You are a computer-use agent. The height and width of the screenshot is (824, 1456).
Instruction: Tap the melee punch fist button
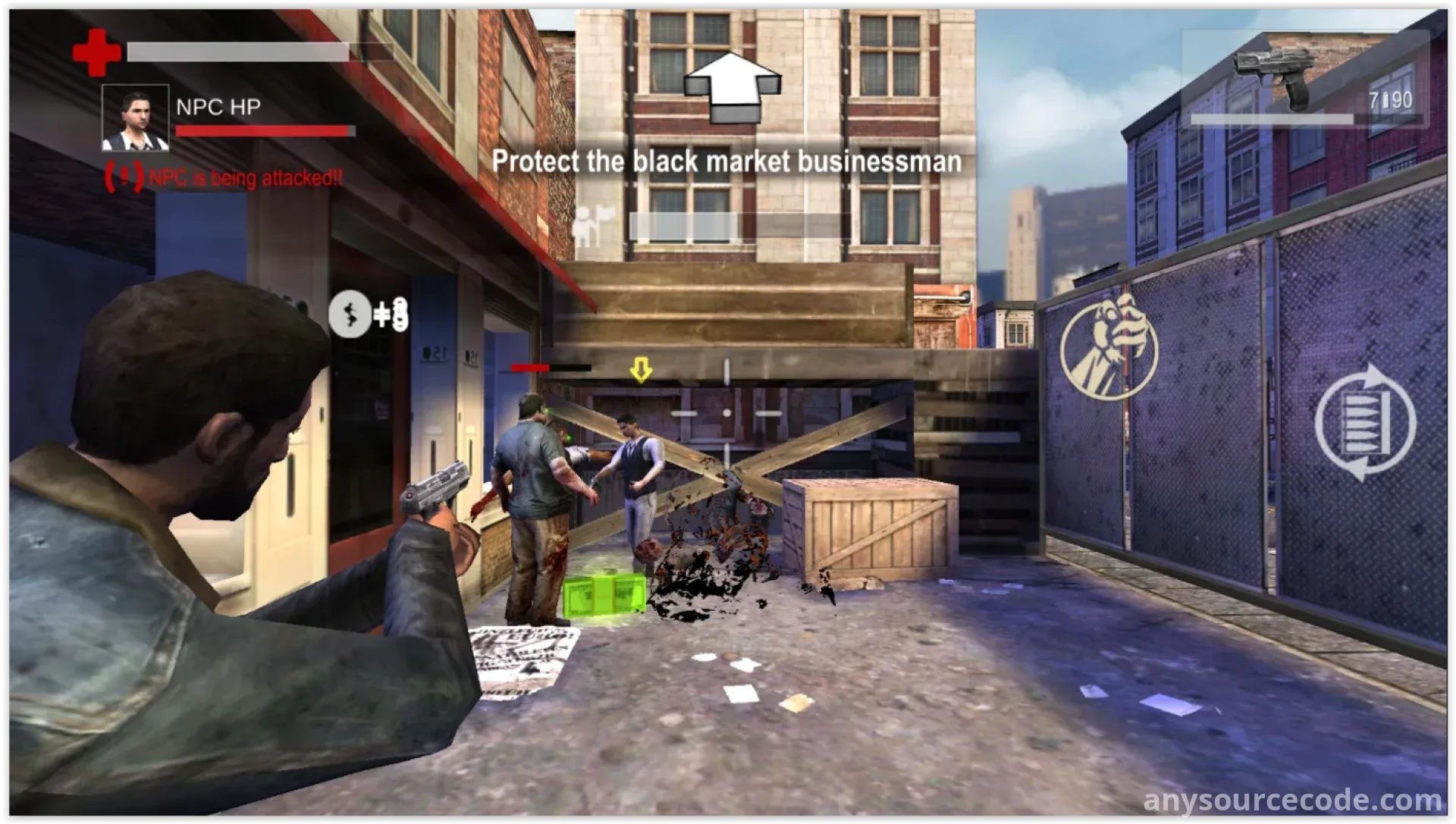[x=1108, y=346]
